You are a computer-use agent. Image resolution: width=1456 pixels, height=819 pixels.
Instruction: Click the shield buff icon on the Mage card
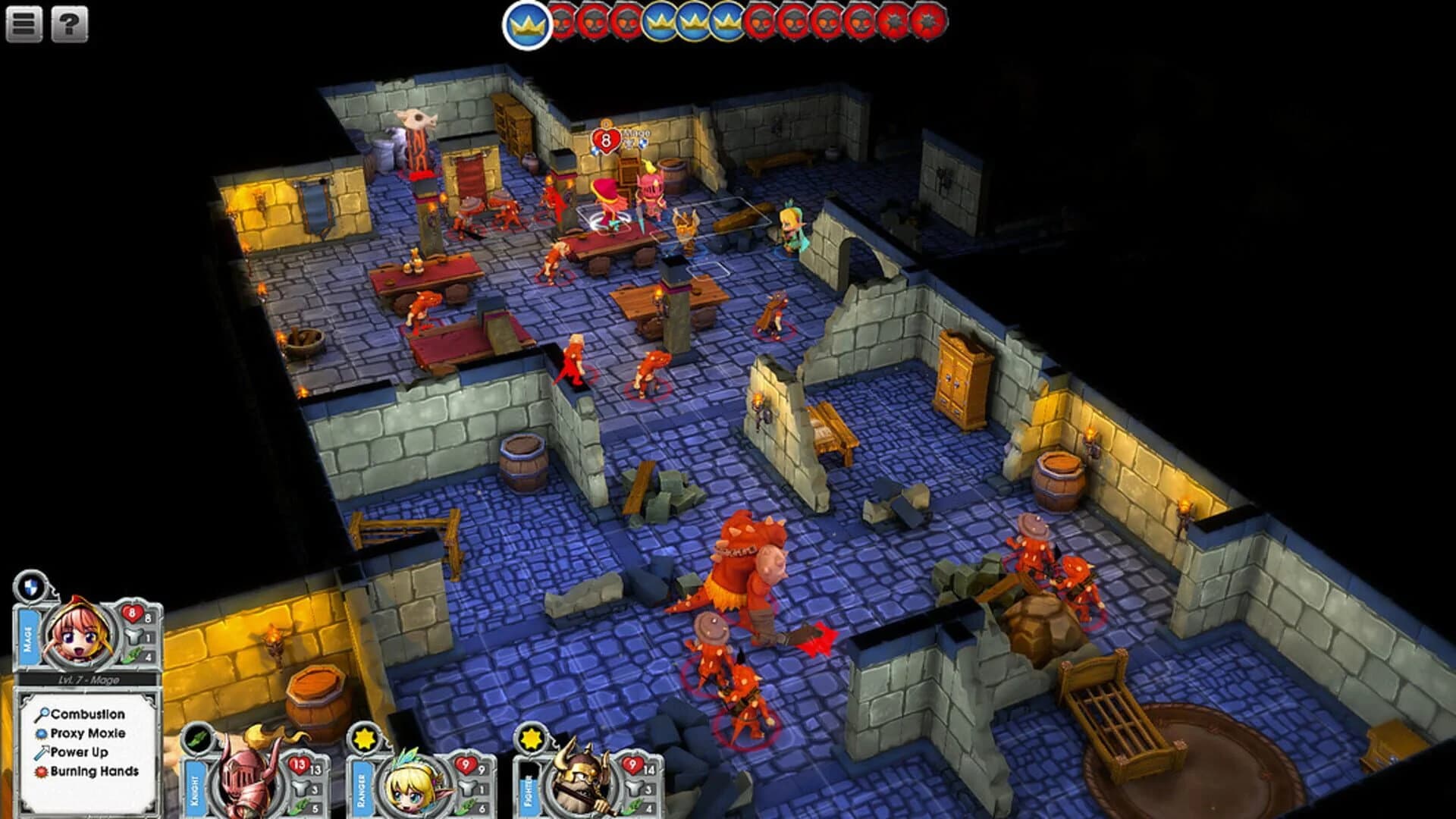pos(30,588)
